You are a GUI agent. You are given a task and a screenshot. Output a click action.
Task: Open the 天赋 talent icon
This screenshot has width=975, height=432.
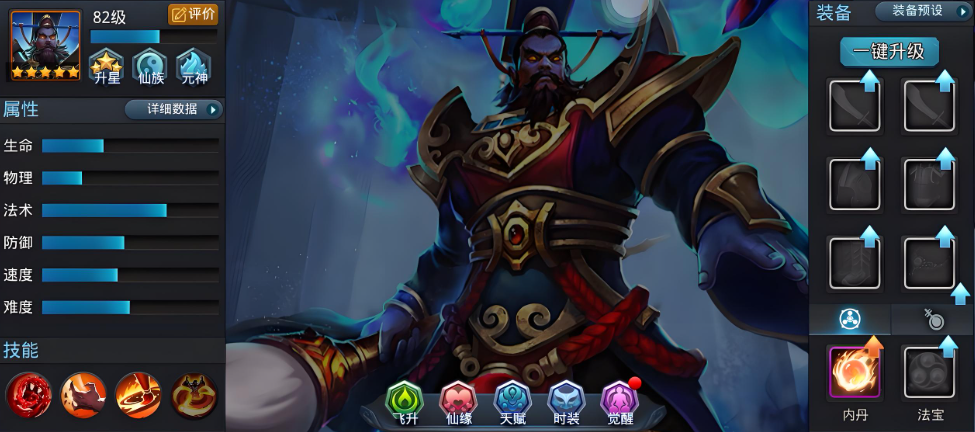[x=513, y=402]
